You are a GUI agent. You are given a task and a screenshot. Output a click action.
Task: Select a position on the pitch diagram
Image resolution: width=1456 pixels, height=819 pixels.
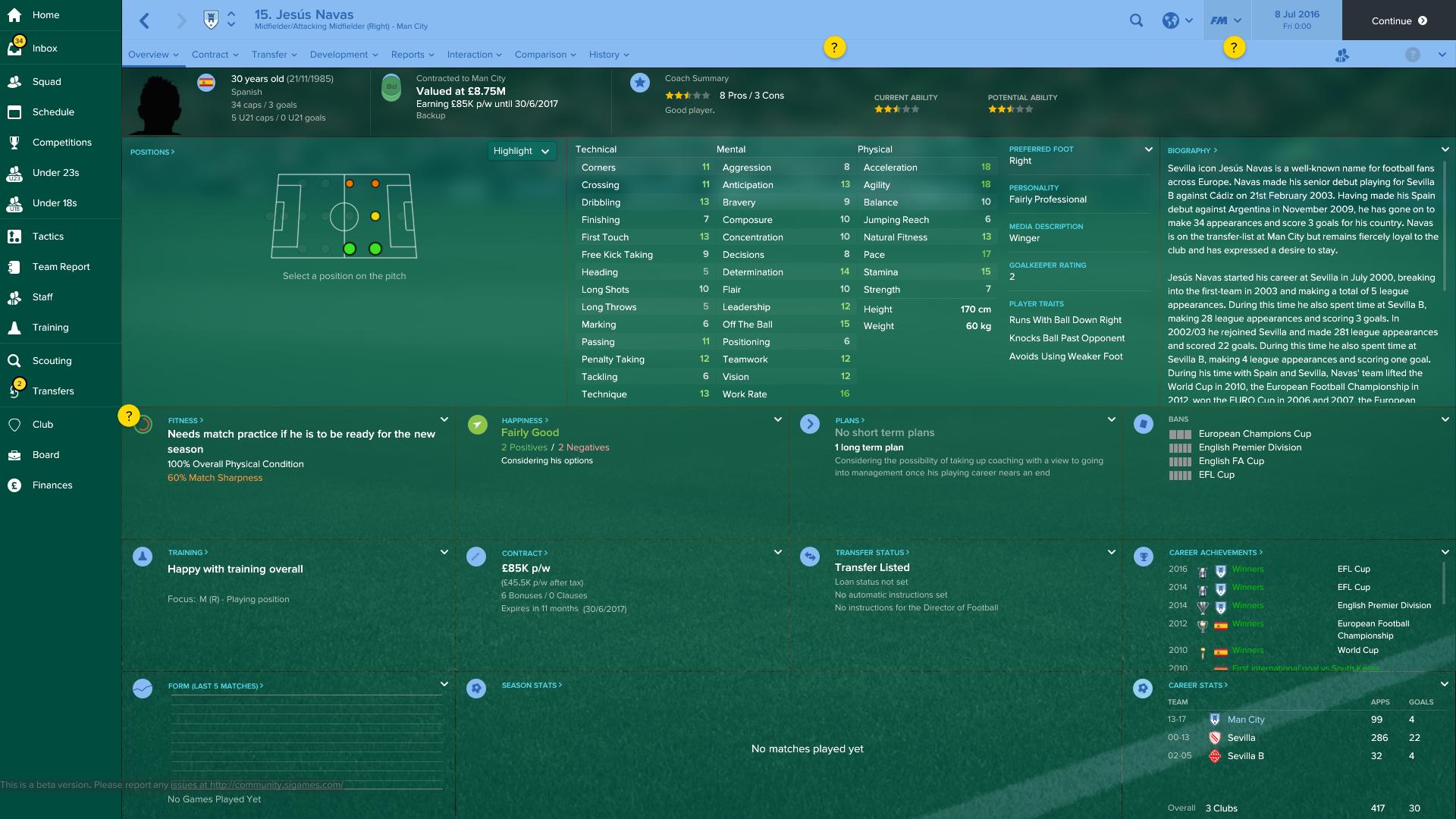click(344, 216)
